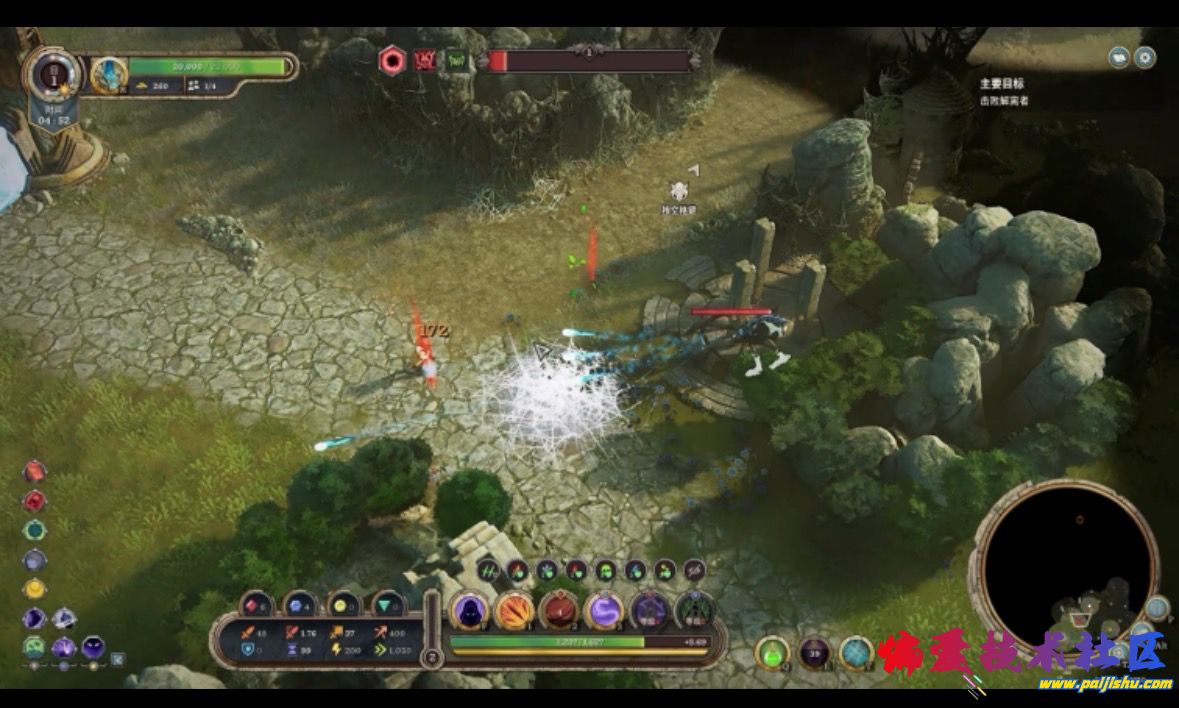Viewport: 1179px width, 708px height.
Task: Select the main objective (主要目标) tracker
Action: pos(1003,84)
